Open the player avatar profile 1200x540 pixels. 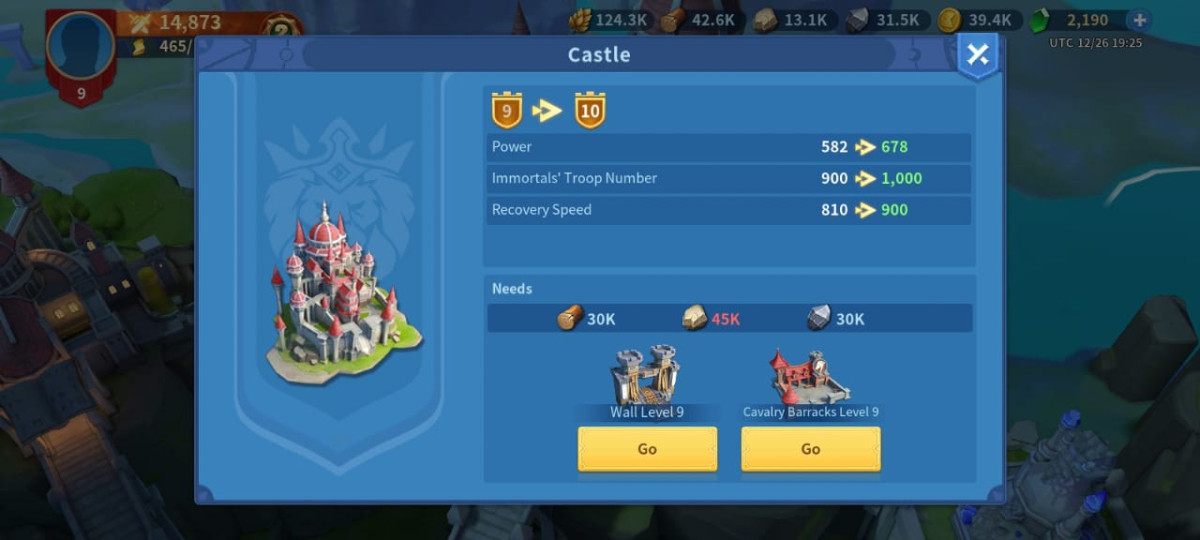[81, 47]
